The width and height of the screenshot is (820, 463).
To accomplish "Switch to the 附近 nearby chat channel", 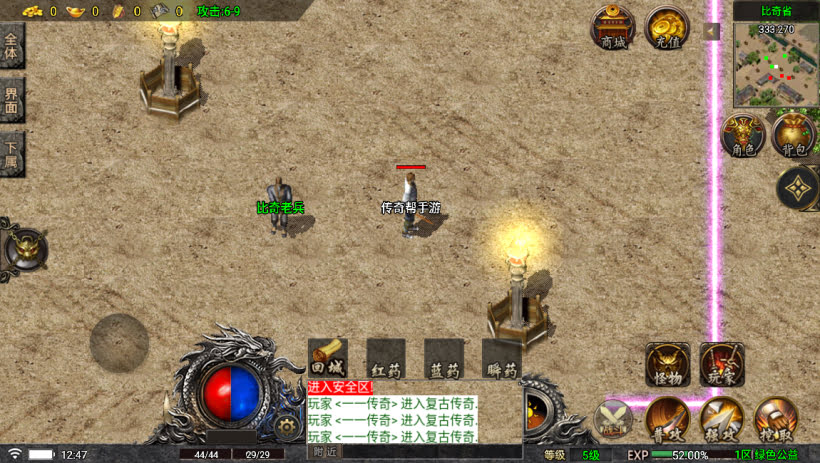I will point(324,452).
